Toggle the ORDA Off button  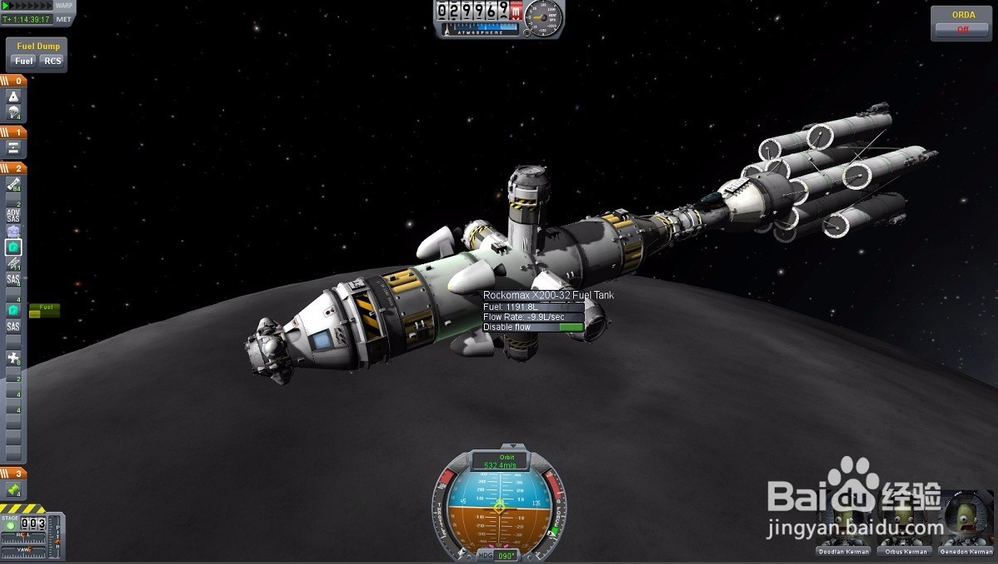963,29
